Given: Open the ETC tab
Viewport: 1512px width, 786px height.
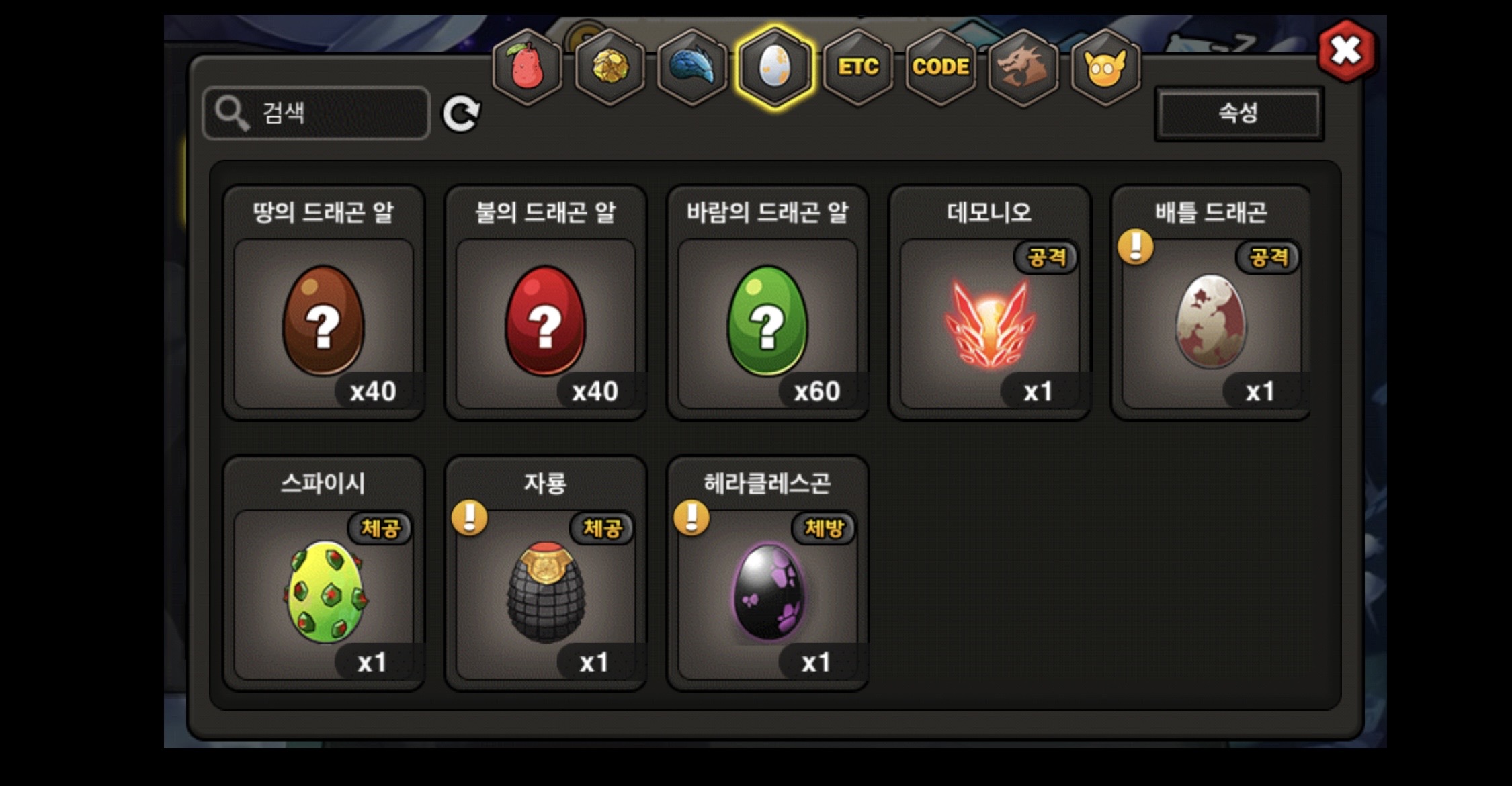Looking at the screenshot, I should coord(858,67).
